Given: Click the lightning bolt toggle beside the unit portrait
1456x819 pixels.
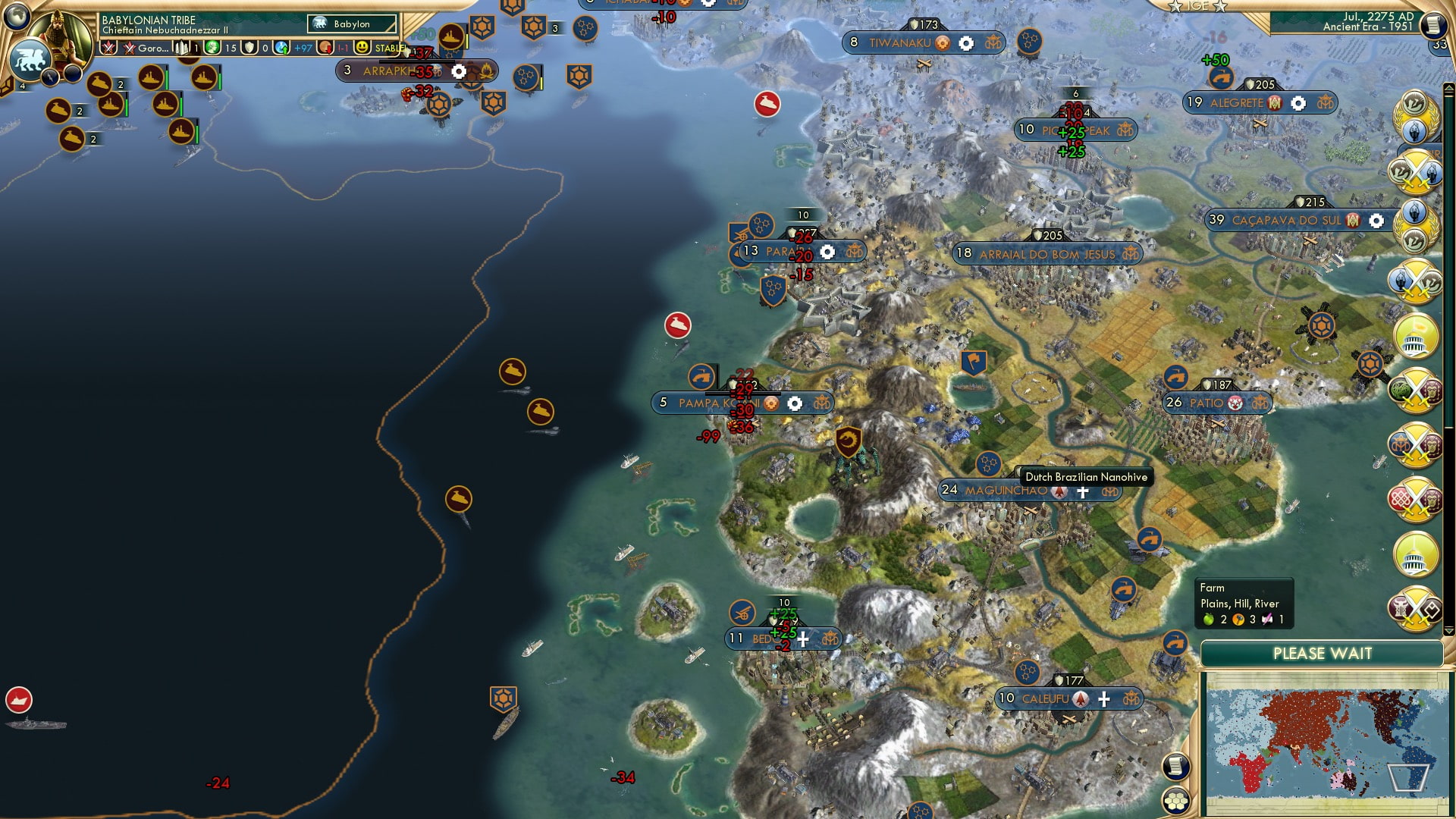Looking at the screenshot, I should (50, 77).
